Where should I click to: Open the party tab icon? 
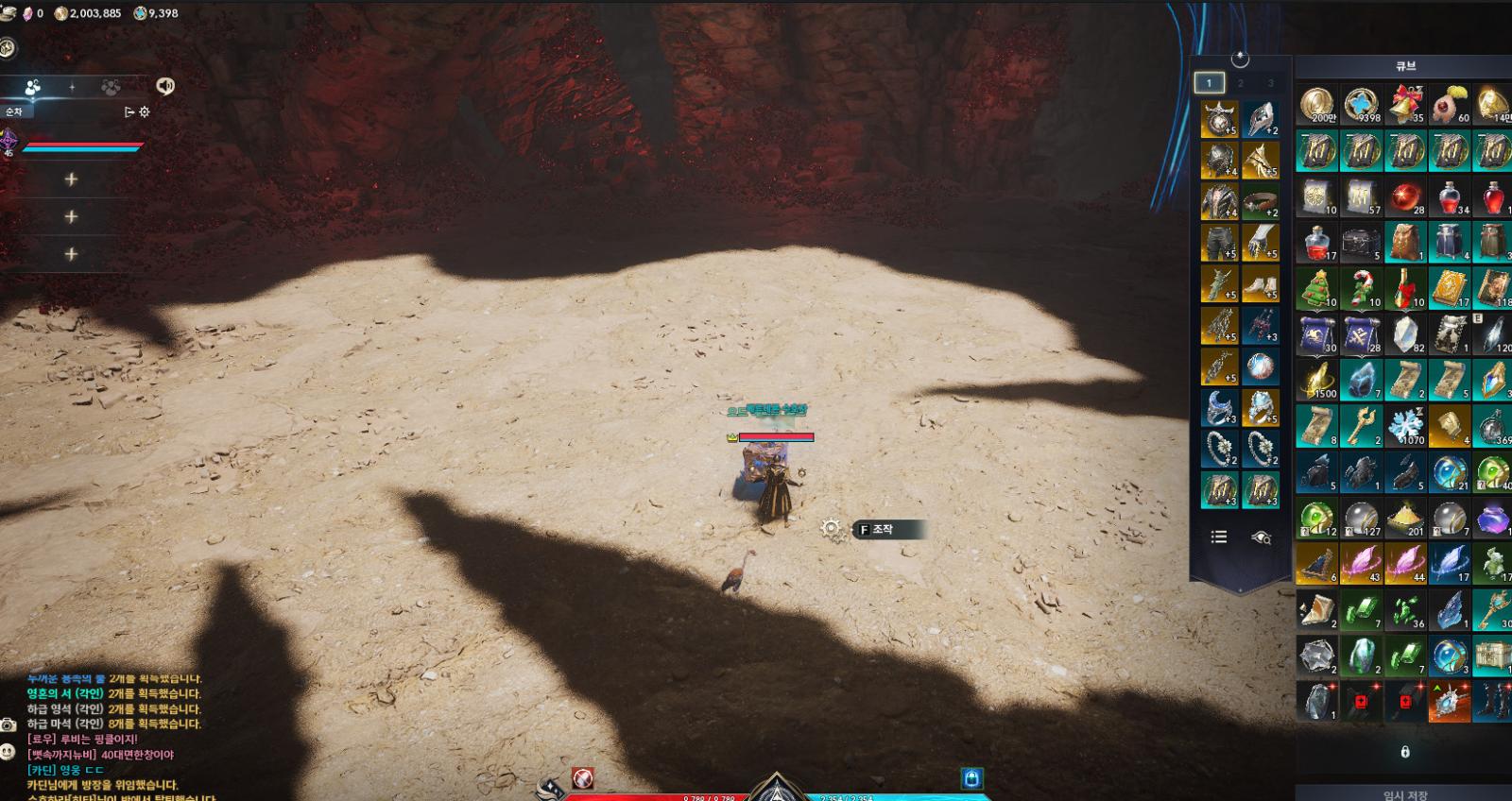tap(33, 87)
